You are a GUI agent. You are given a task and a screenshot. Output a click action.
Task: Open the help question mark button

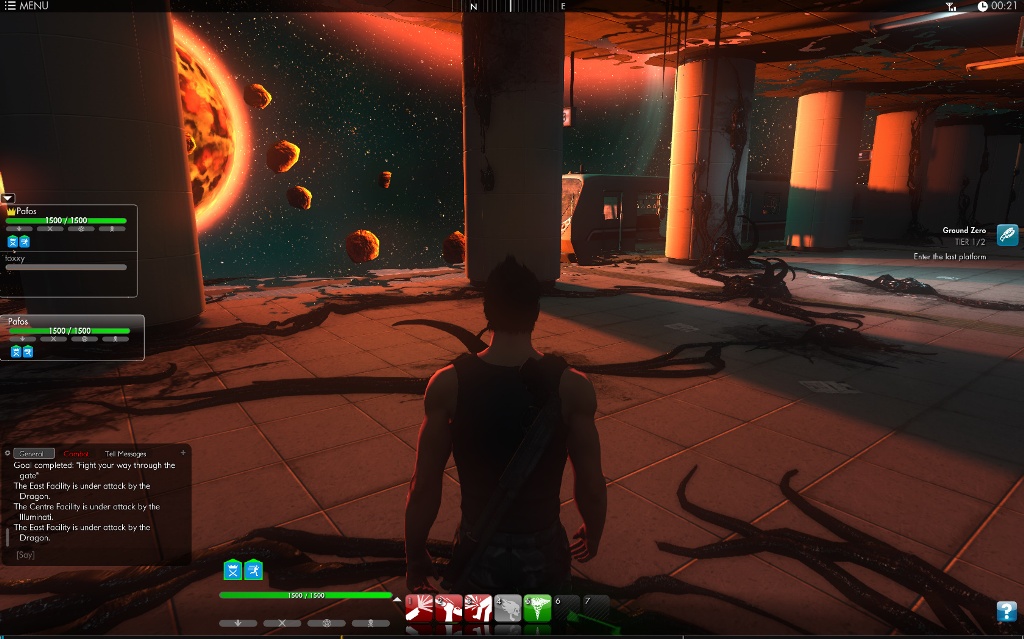pyautogui.click(x=1007, y=610)
